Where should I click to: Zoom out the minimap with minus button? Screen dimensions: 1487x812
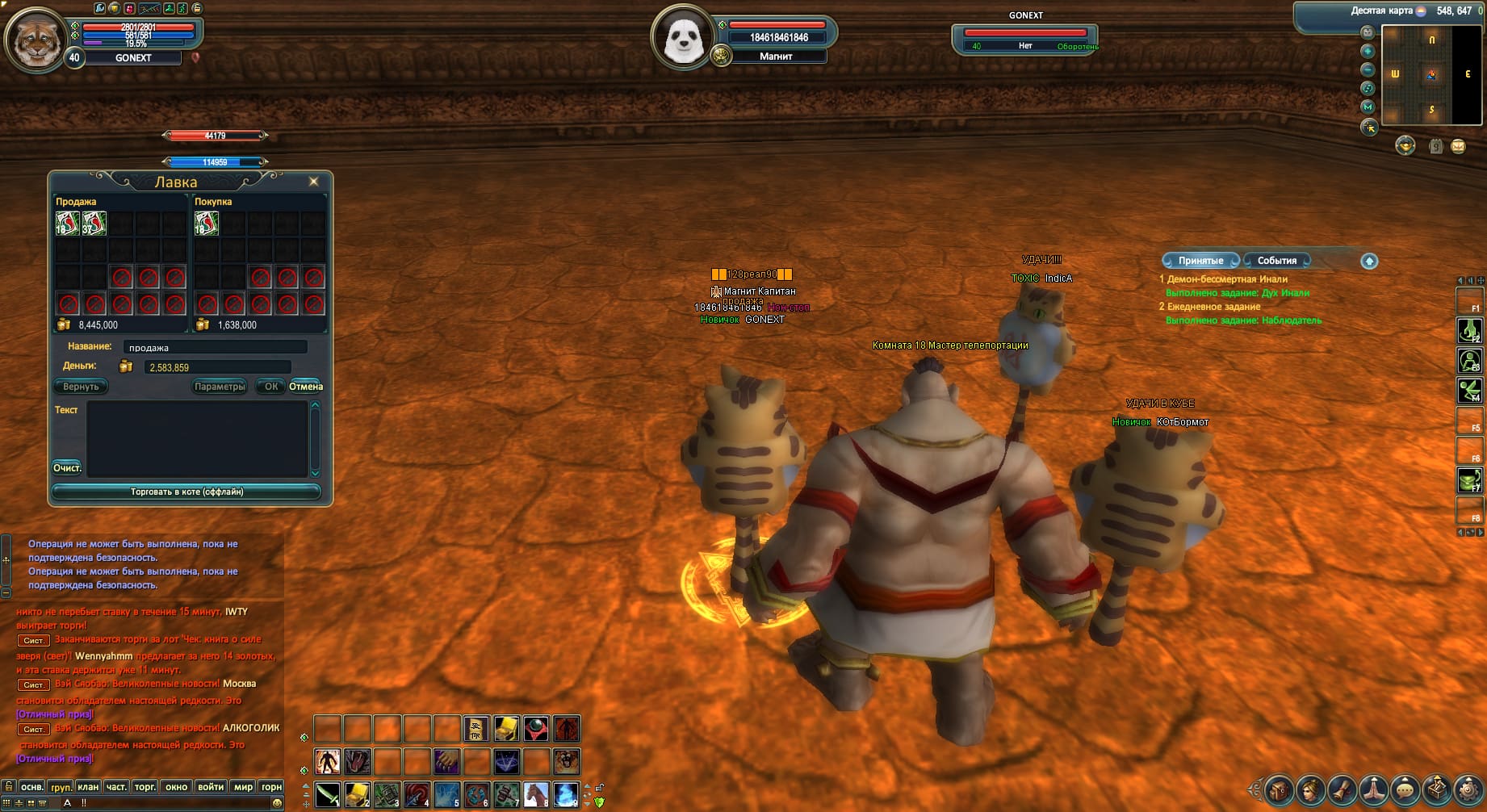[x=1368, y=69]
